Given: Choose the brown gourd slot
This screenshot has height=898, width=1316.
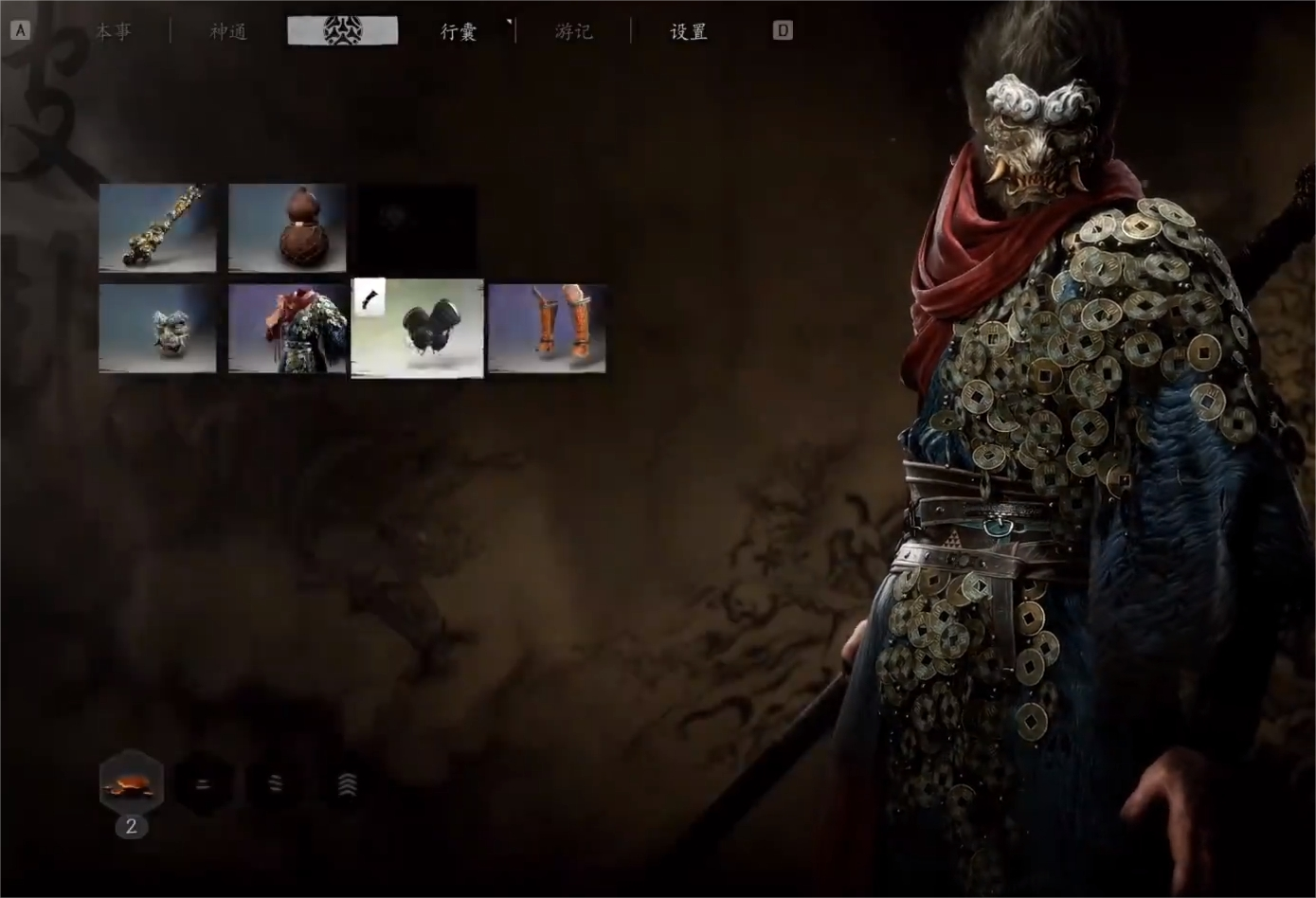Looking at the screenshot, I should (x=287, y=227).
